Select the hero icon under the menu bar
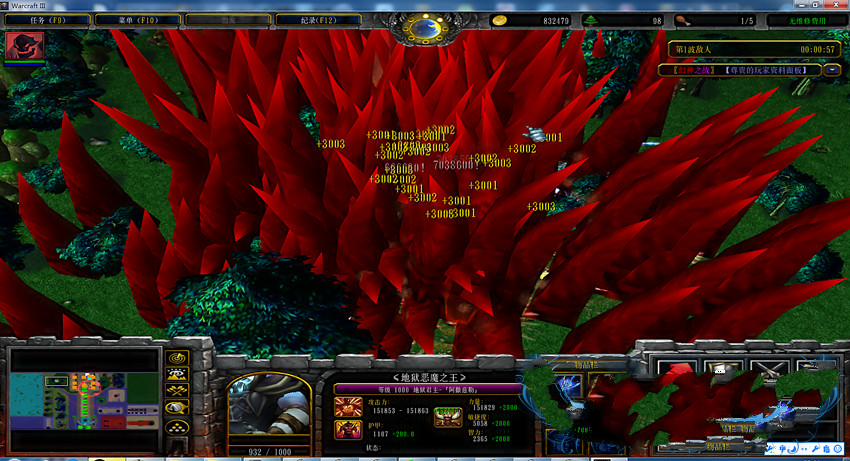 click(x=24, y=47)
